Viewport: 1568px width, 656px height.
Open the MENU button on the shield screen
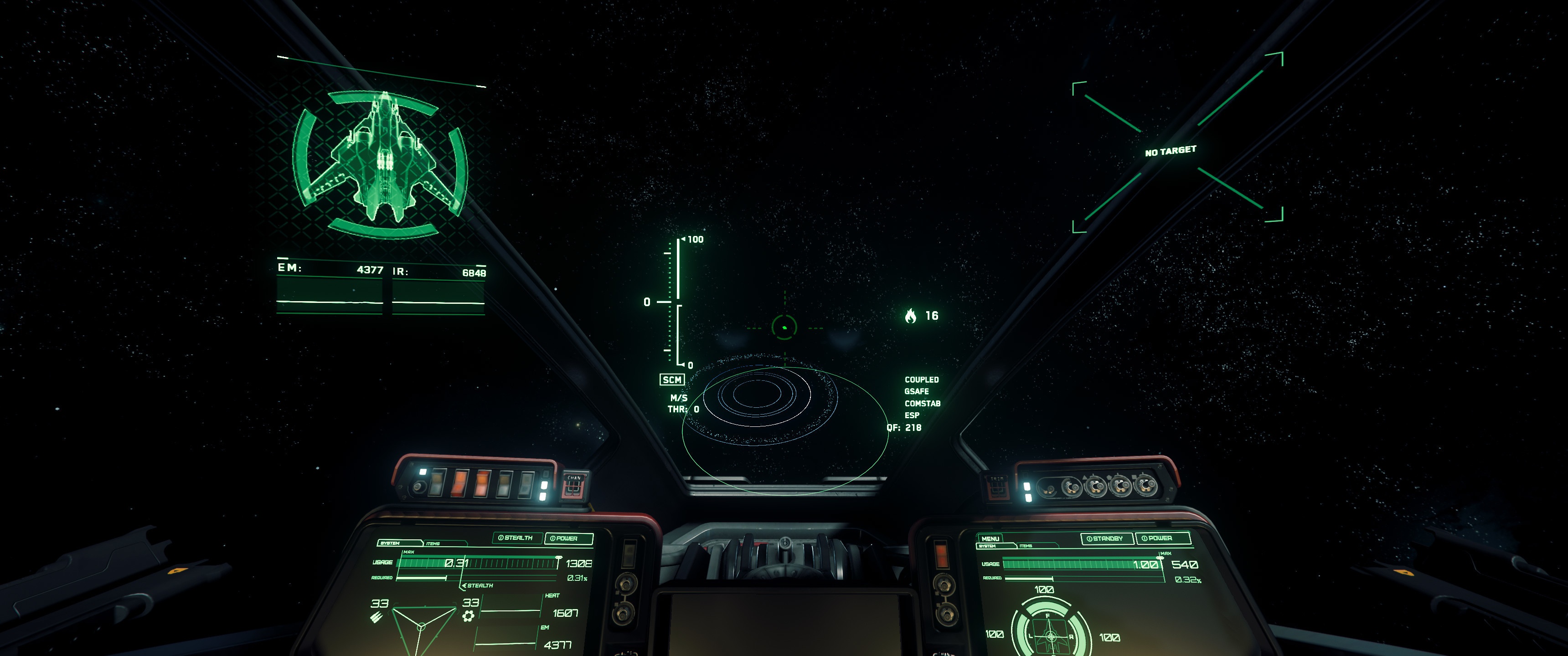tap(990, 538)
